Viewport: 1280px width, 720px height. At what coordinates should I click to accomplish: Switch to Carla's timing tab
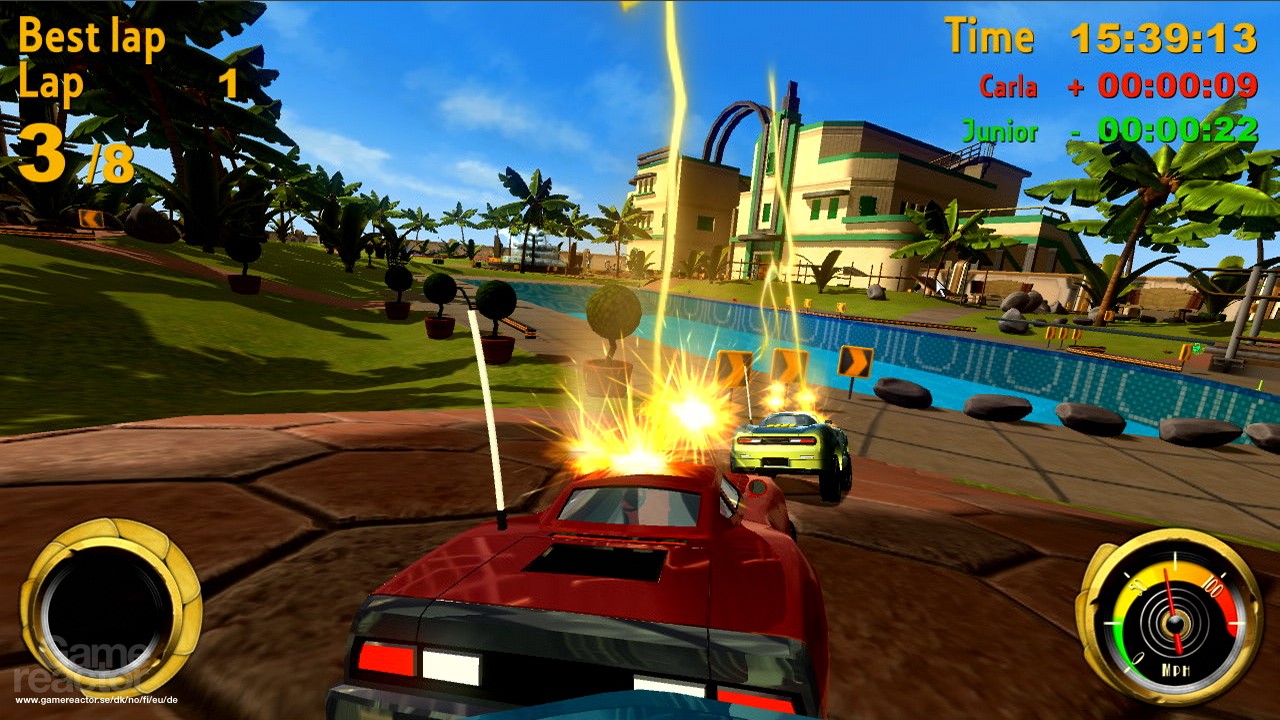(x=1007, y=88)
